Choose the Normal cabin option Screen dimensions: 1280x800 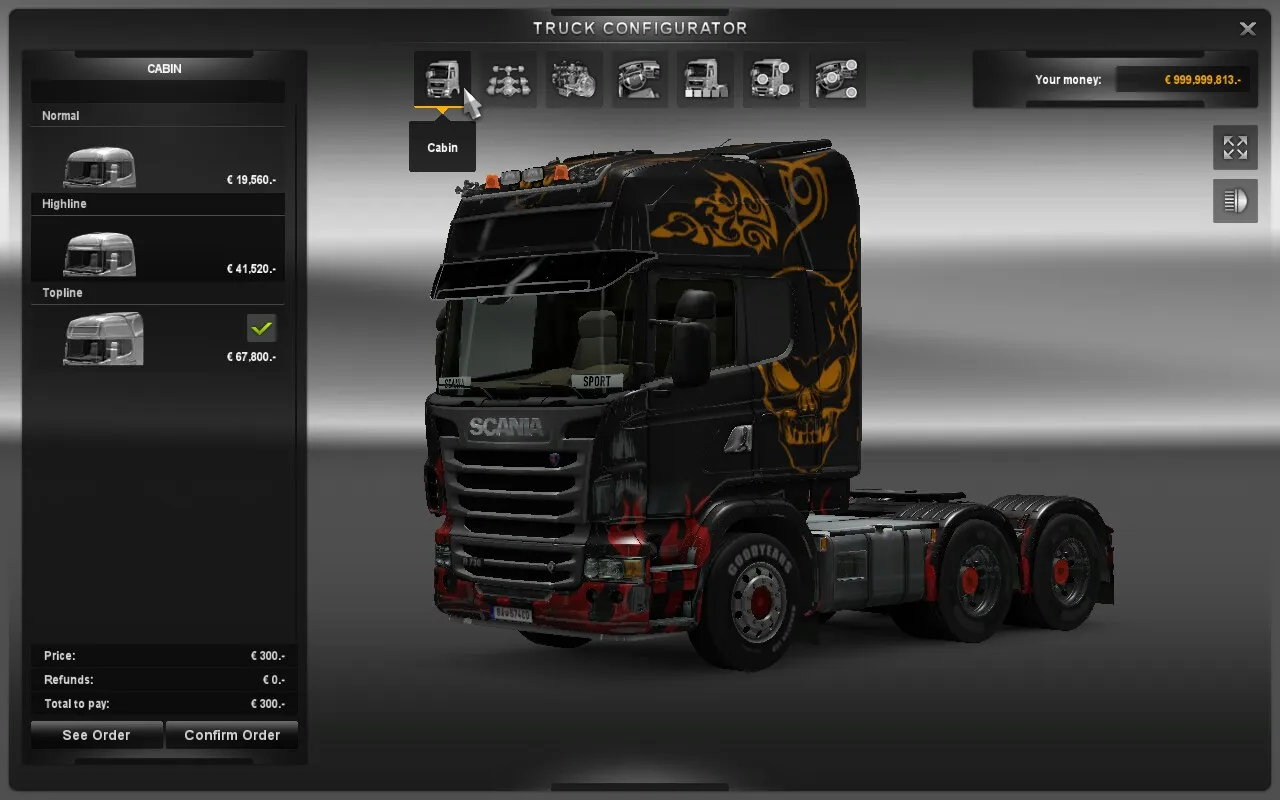158,160
